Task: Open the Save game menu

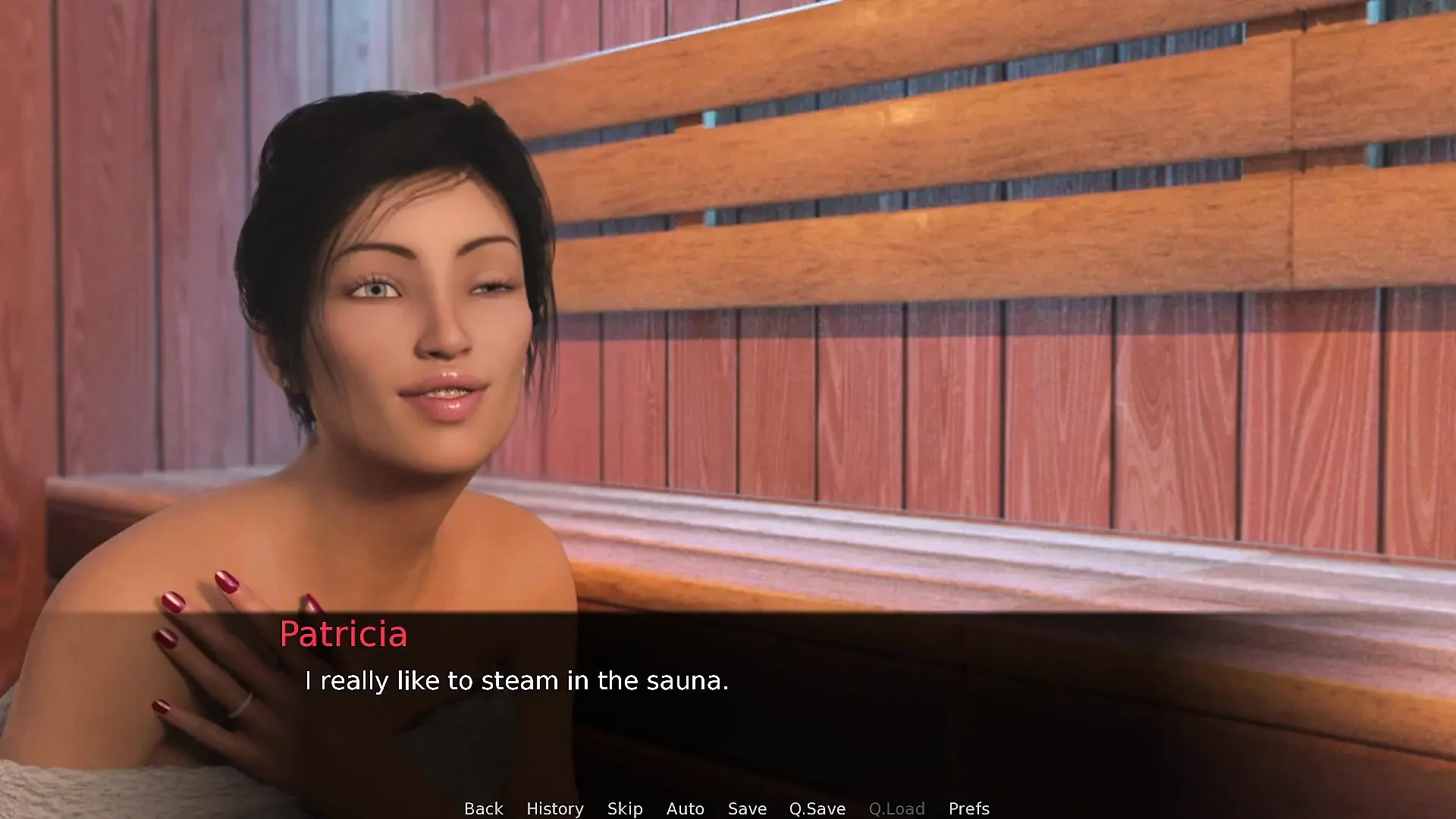Action: pos(747,808)
